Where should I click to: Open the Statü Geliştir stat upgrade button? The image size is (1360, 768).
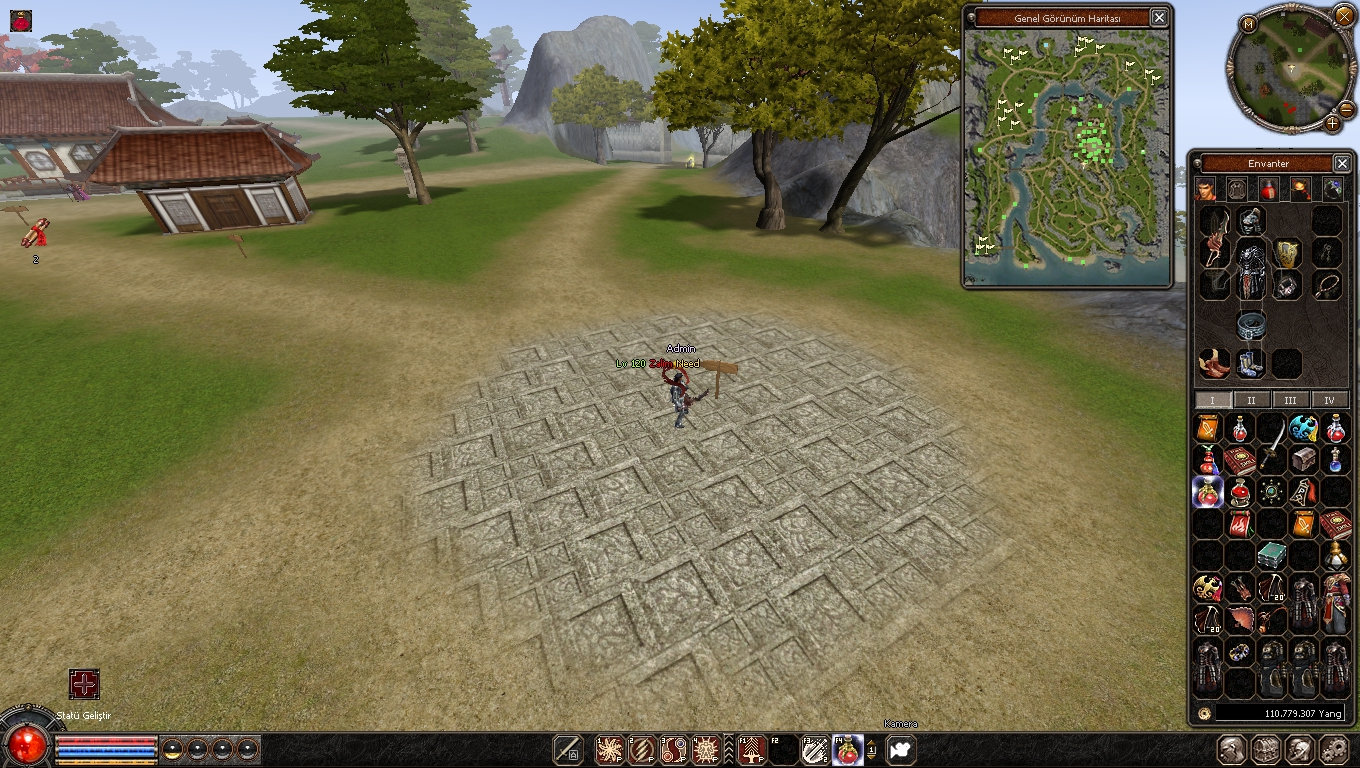pos(84,684)
